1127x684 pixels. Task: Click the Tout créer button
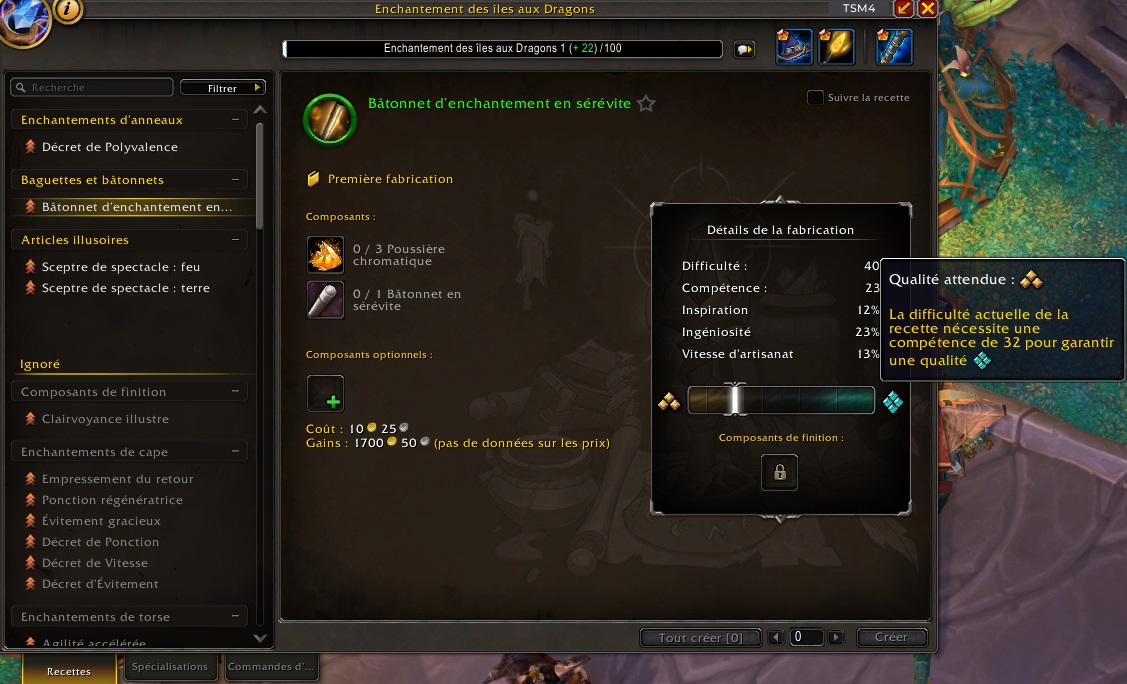(x=700, y=637)
